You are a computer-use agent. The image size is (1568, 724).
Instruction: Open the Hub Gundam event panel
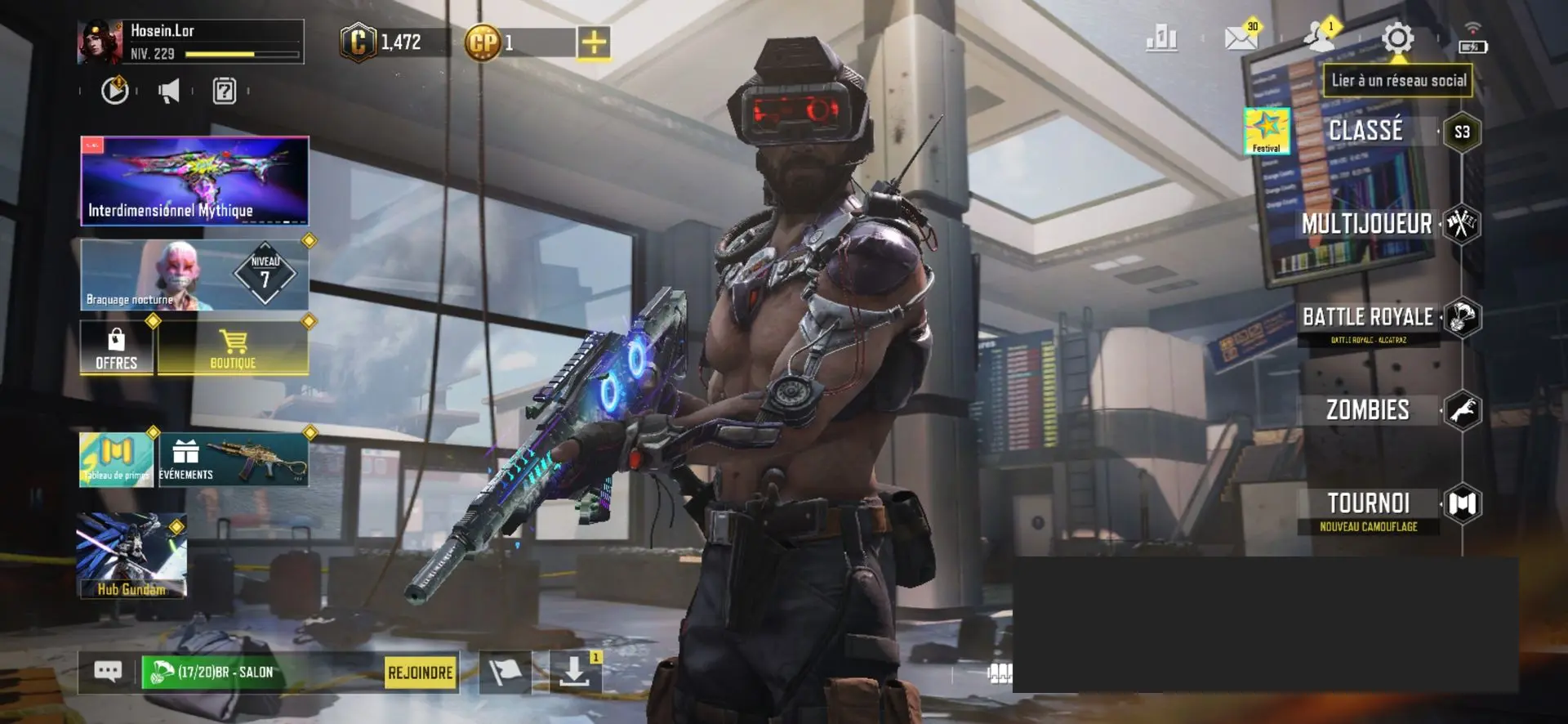[x=131, y=556]
